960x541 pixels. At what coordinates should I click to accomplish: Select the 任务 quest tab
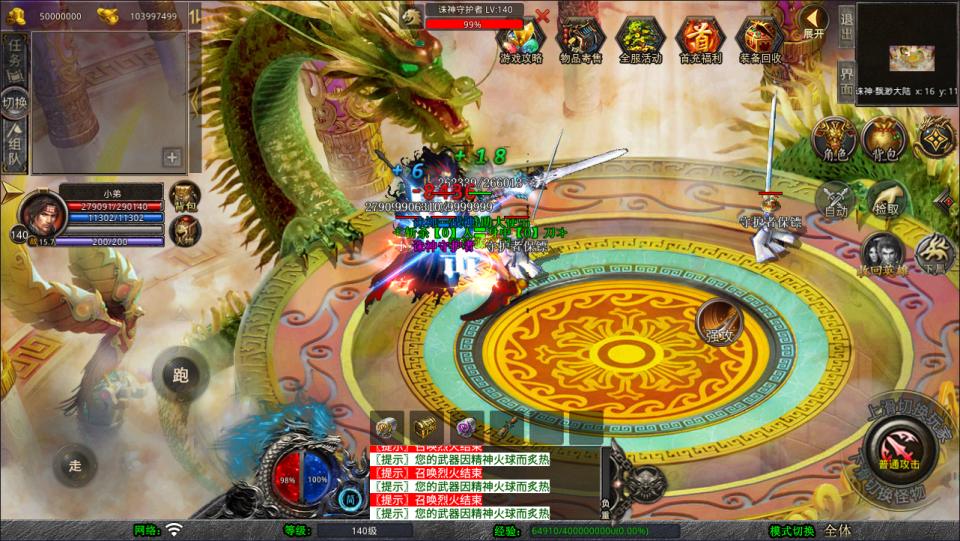[x=15, y=57]
